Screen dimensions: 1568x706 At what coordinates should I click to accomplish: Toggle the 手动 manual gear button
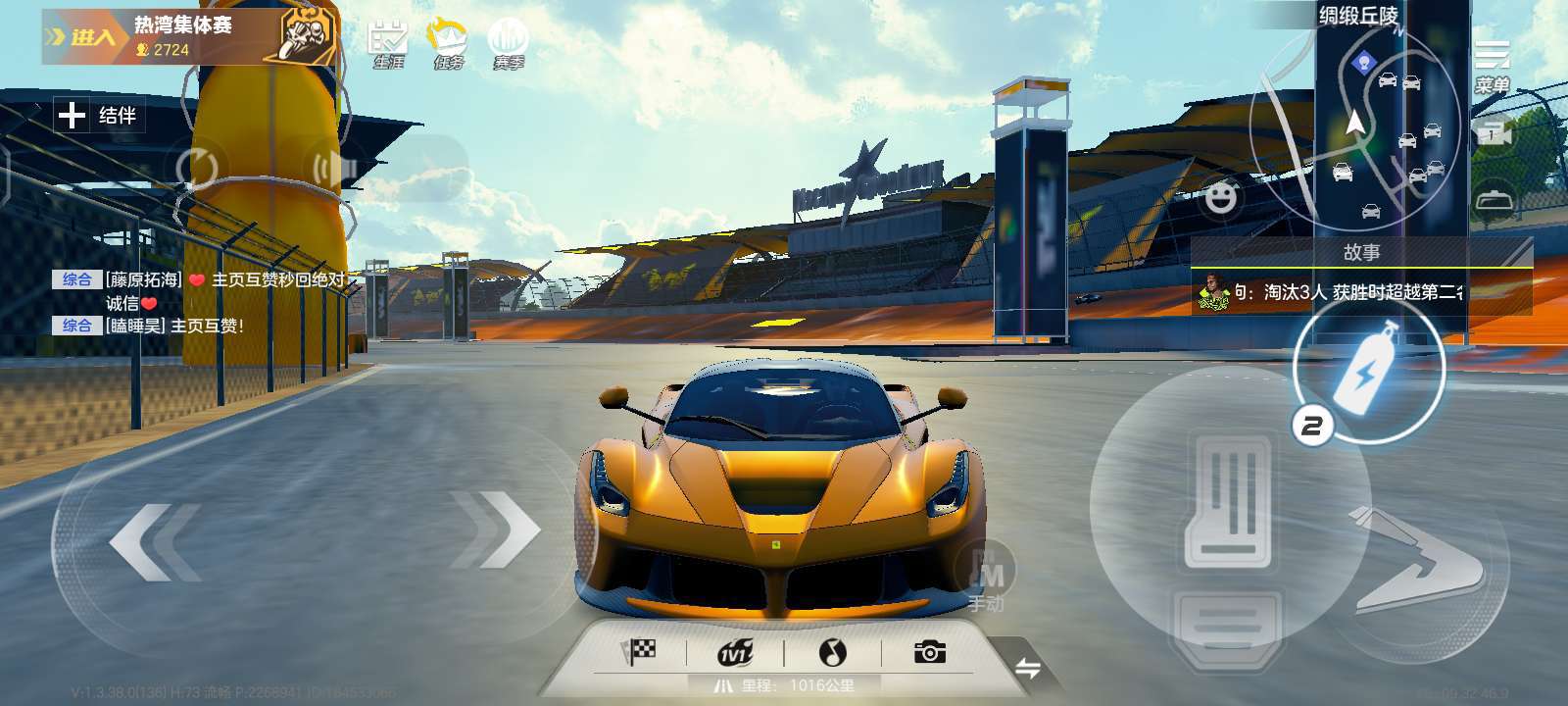pyautogui.click(x=985, y=579)
